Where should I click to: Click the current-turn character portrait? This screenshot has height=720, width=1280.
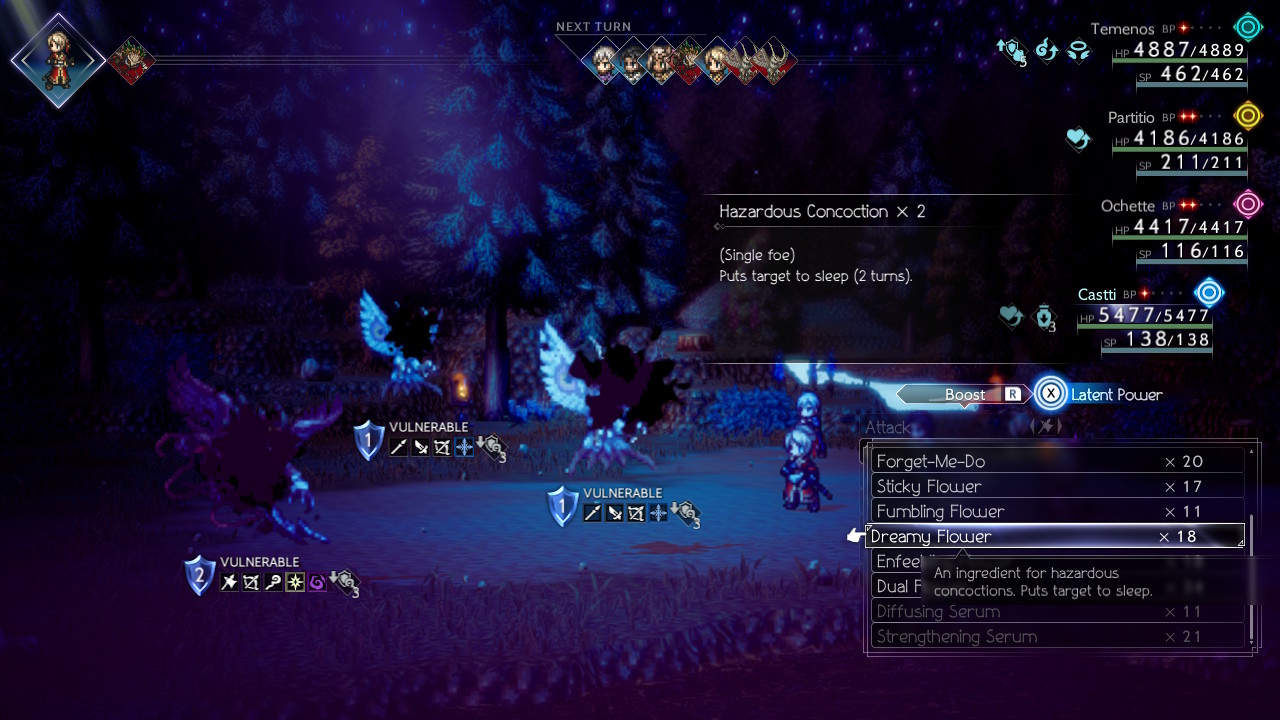tap(58, 60)
